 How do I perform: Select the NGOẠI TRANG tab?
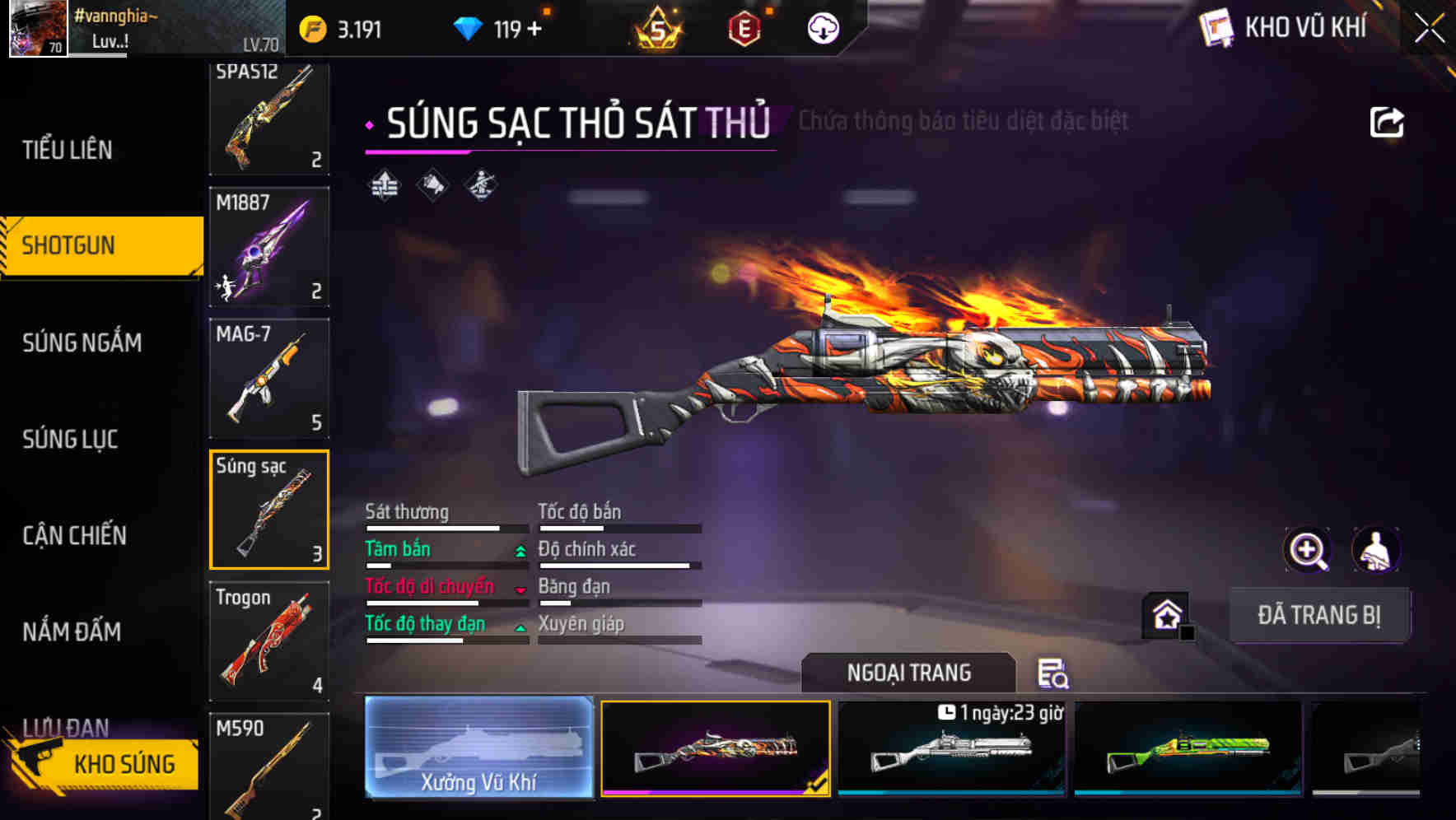[x=908, y=673]
